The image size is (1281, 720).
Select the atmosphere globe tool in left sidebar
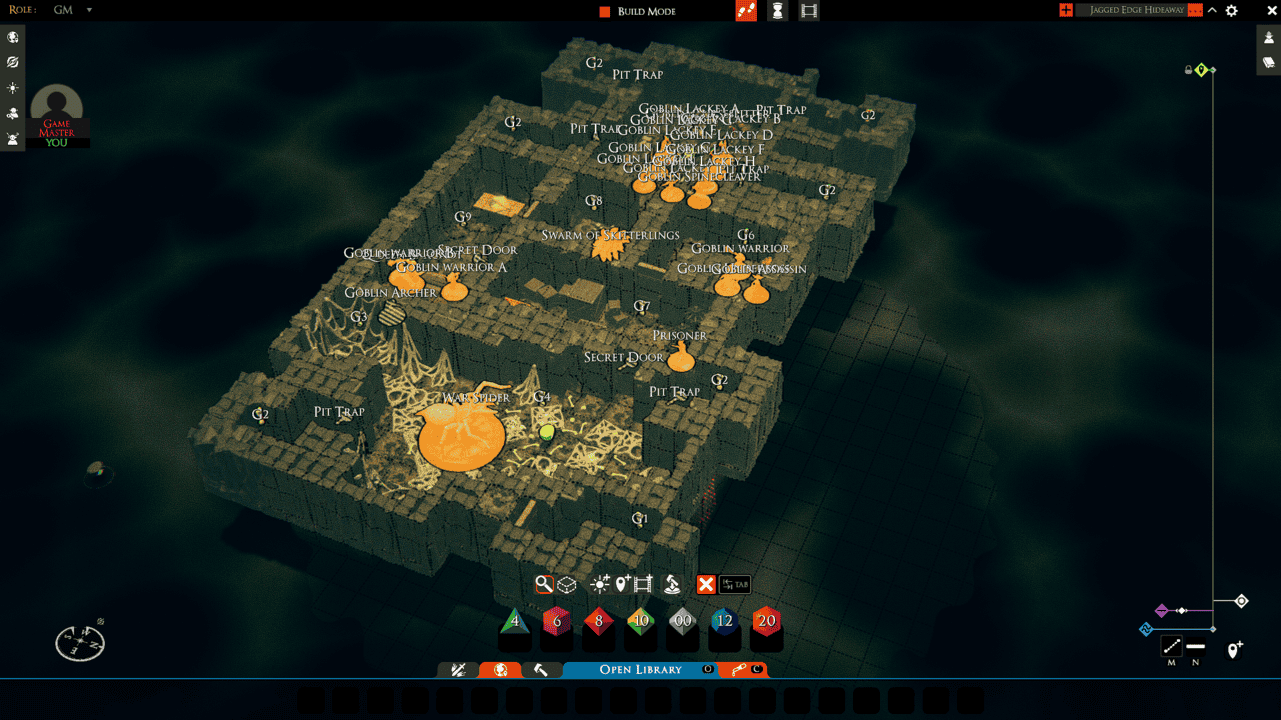click(x=13, y=37)
